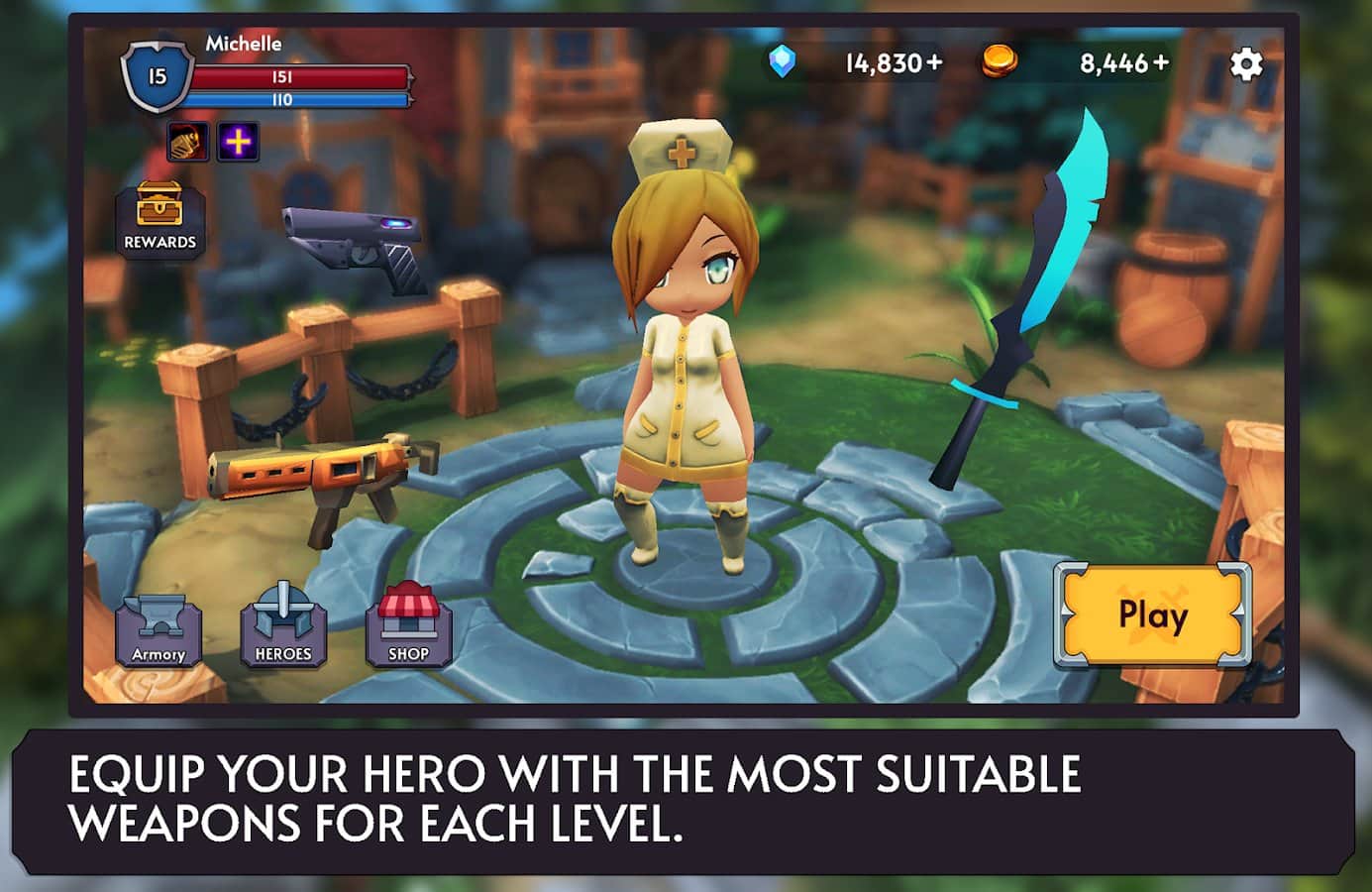
Task: Open the settings gear icon
Action: [x=1244, y=63]
